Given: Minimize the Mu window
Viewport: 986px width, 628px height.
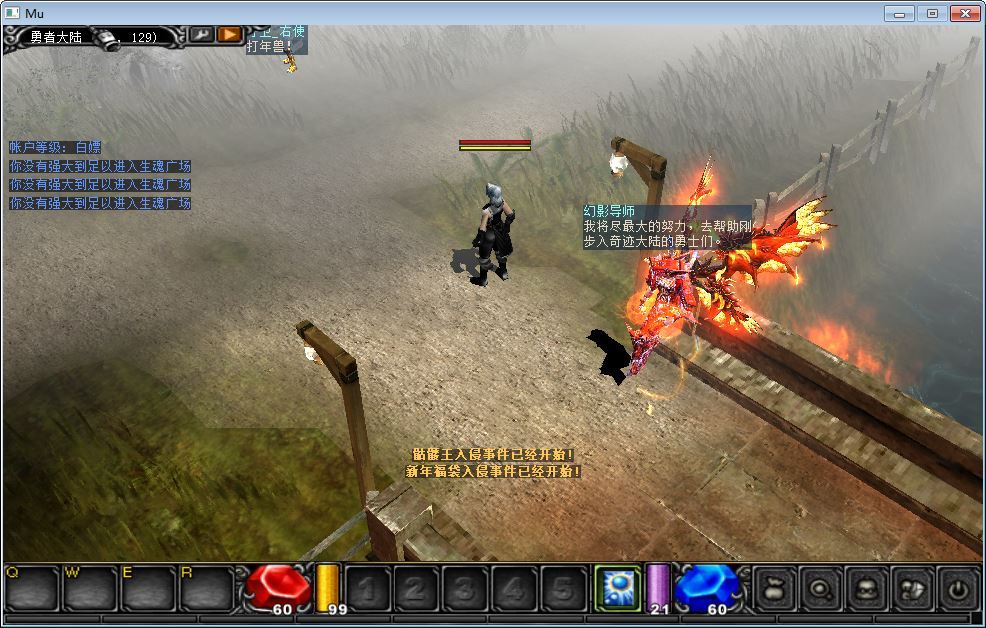Looking at the screenshot, I should 900,13.
